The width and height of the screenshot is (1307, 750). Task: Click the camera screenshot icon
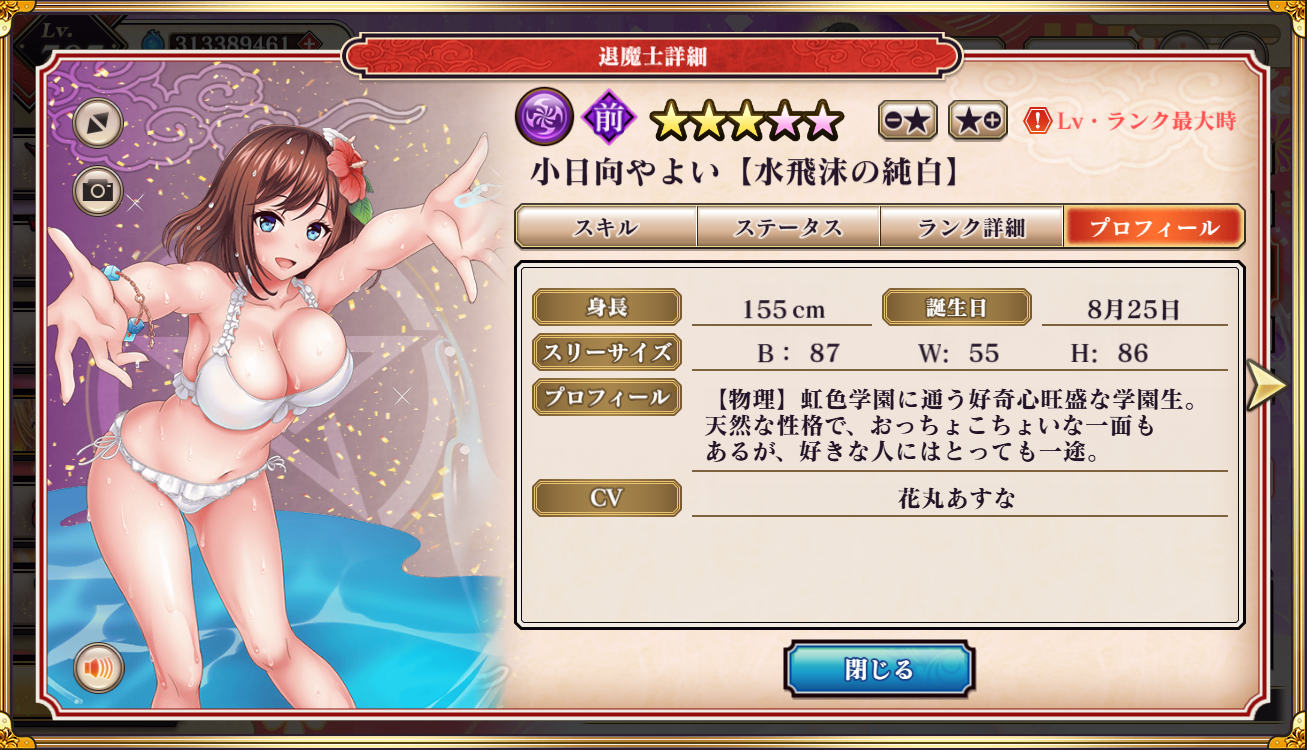pos(98,190)
